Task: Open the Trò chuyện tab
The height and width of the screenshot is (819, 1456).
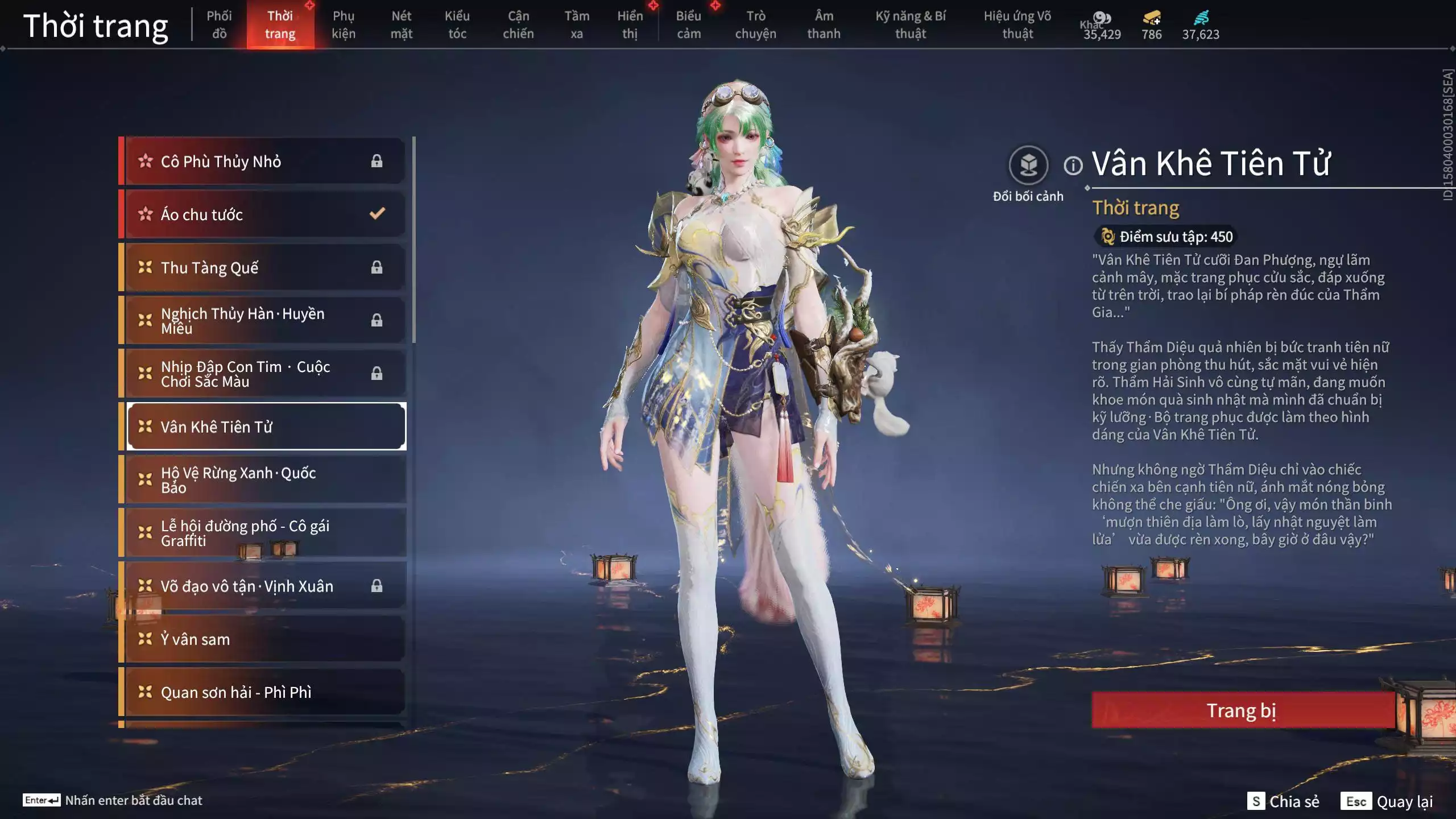Action: pyautogui.click(x=755, y=25)
